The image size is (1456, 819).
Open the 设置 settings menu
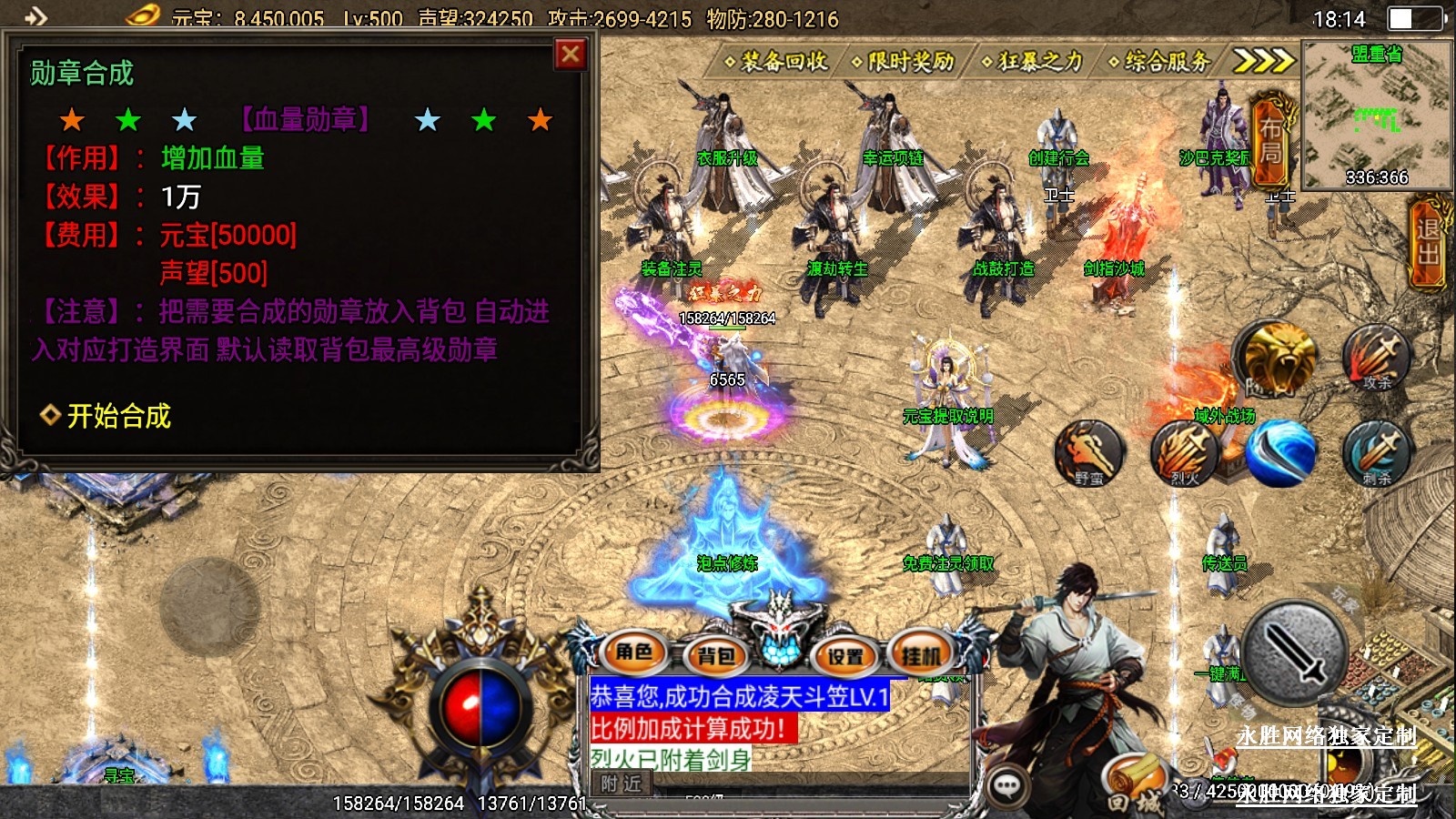tap(845, 655)
